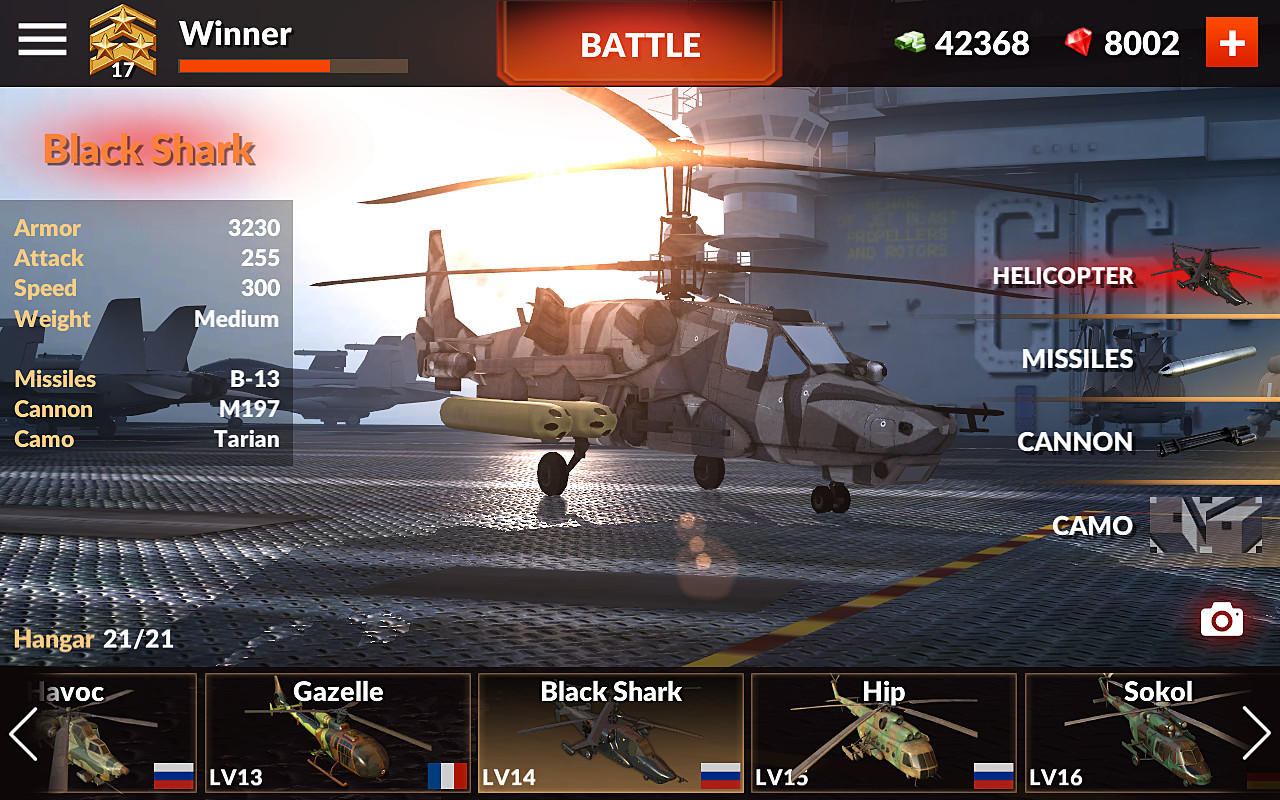Screen dimensions: 1280x800
Task: Click the green cash currency icon
Action: point(912,42)
